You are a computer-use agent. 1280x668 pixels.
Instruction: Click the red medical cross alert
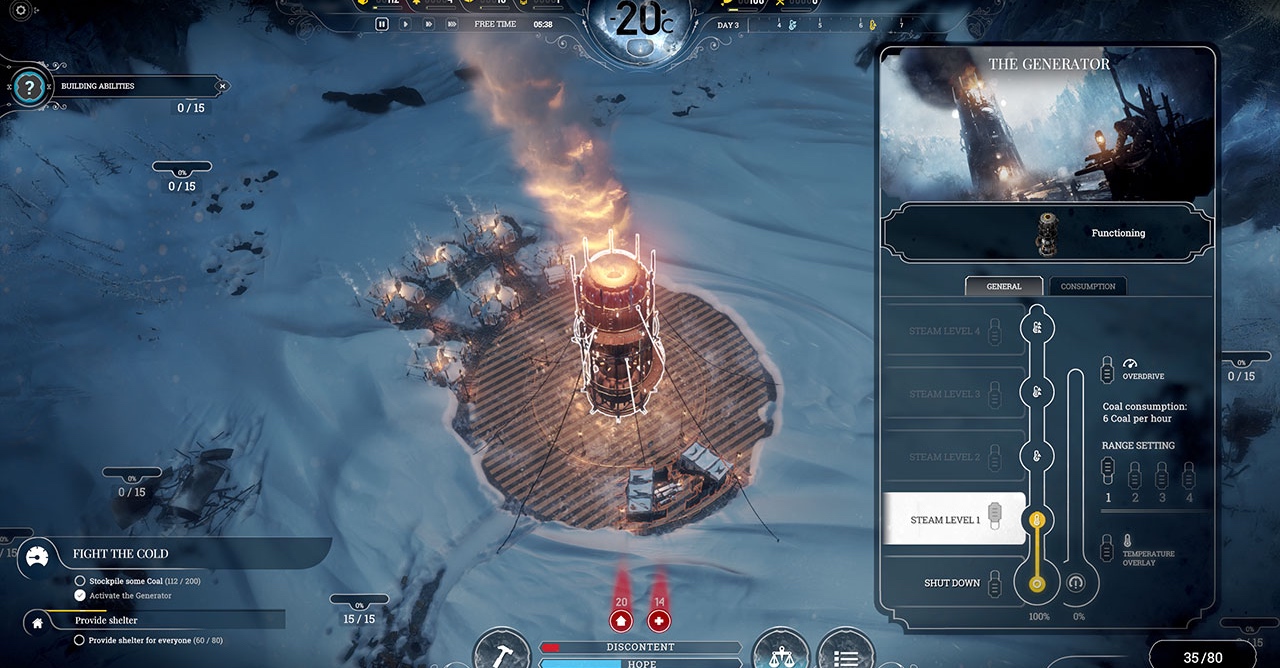pos(659,621)
